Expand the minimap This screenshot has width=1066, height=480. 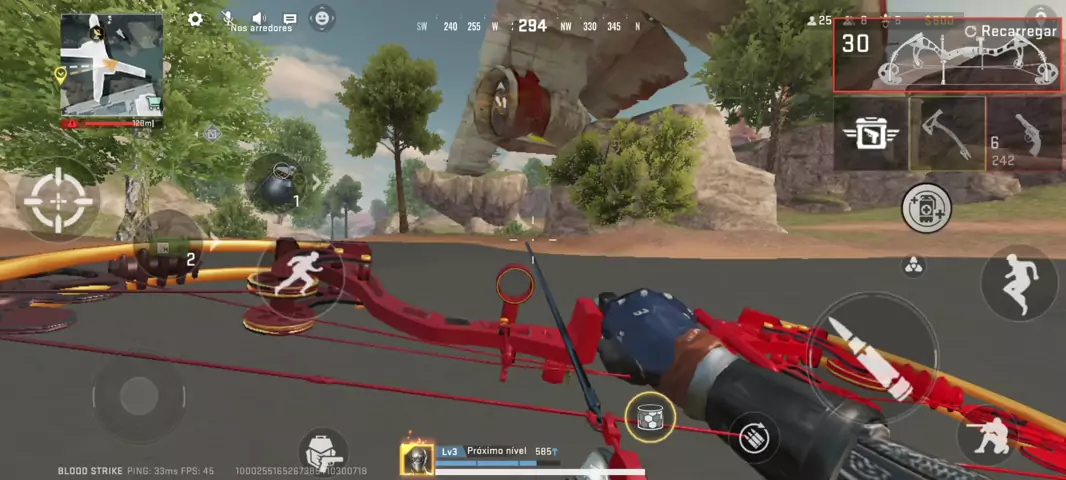pos(111,65)
